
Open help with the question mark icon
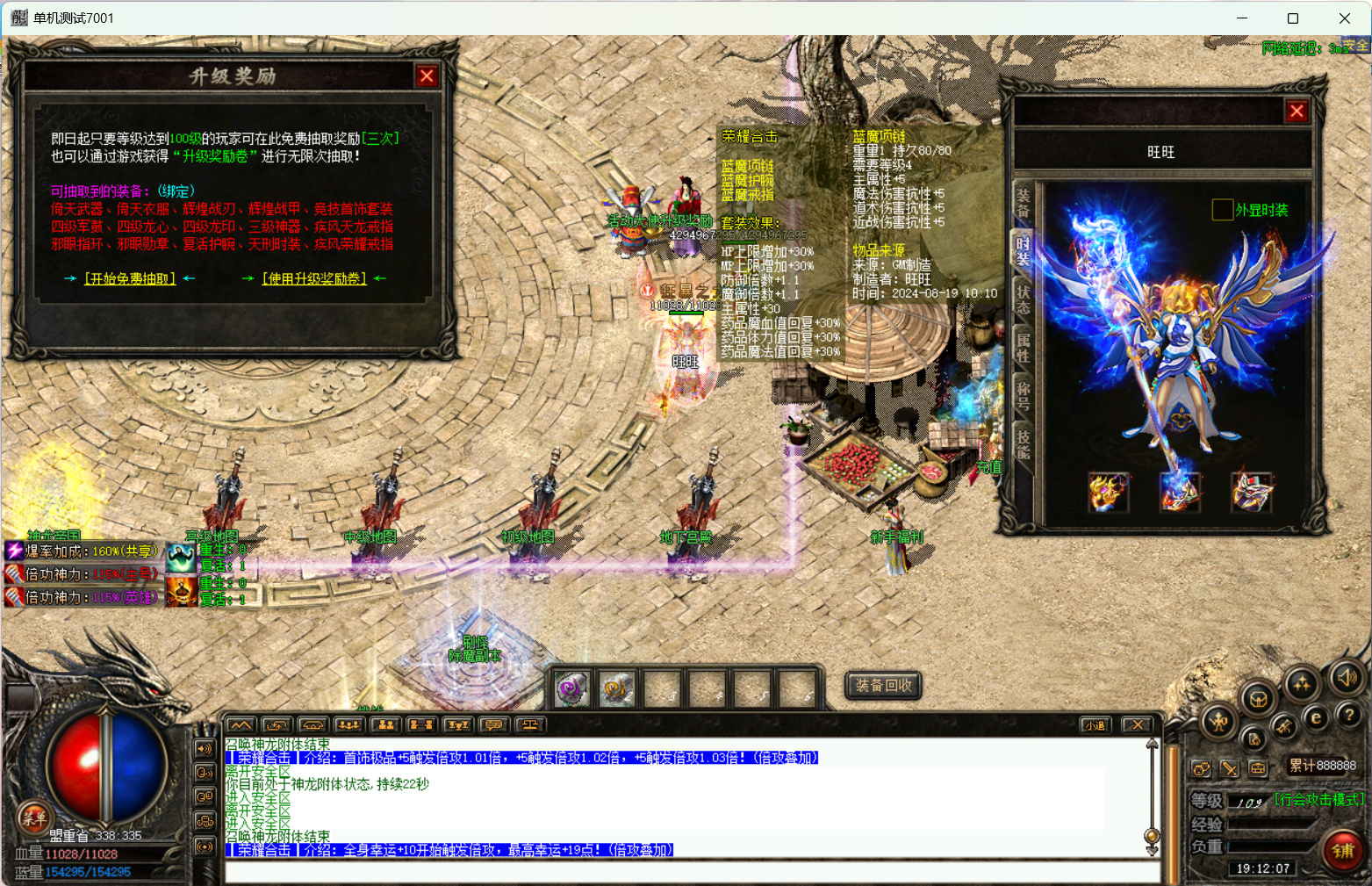(x=1349, y=717)
